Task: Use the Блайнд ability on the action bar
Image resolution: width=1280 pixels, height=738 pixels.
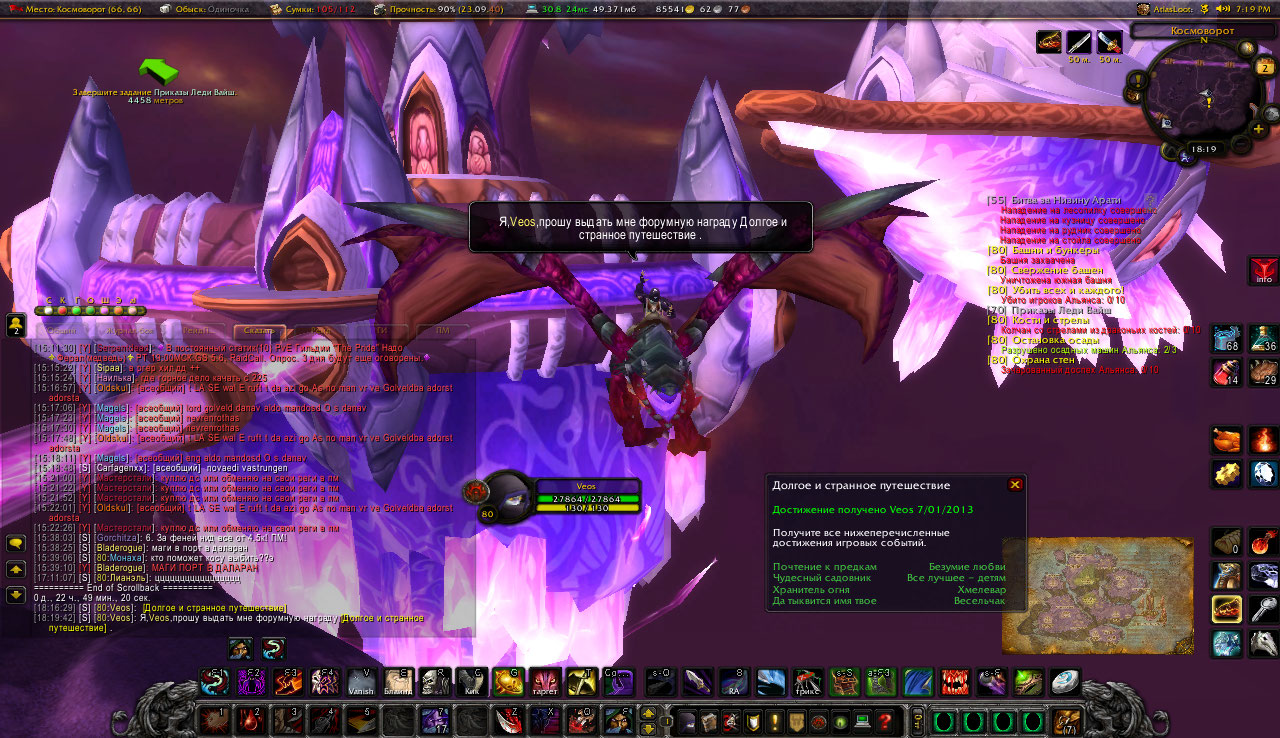Action: [398, 683]
